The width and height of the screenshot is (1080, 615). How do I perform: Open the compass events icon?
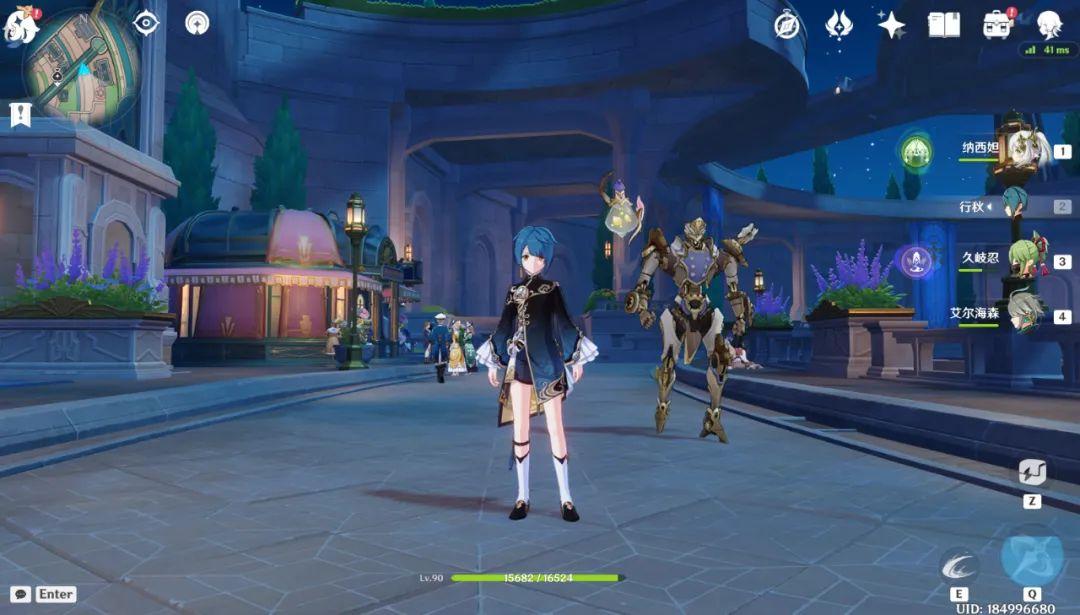point(788,25)
